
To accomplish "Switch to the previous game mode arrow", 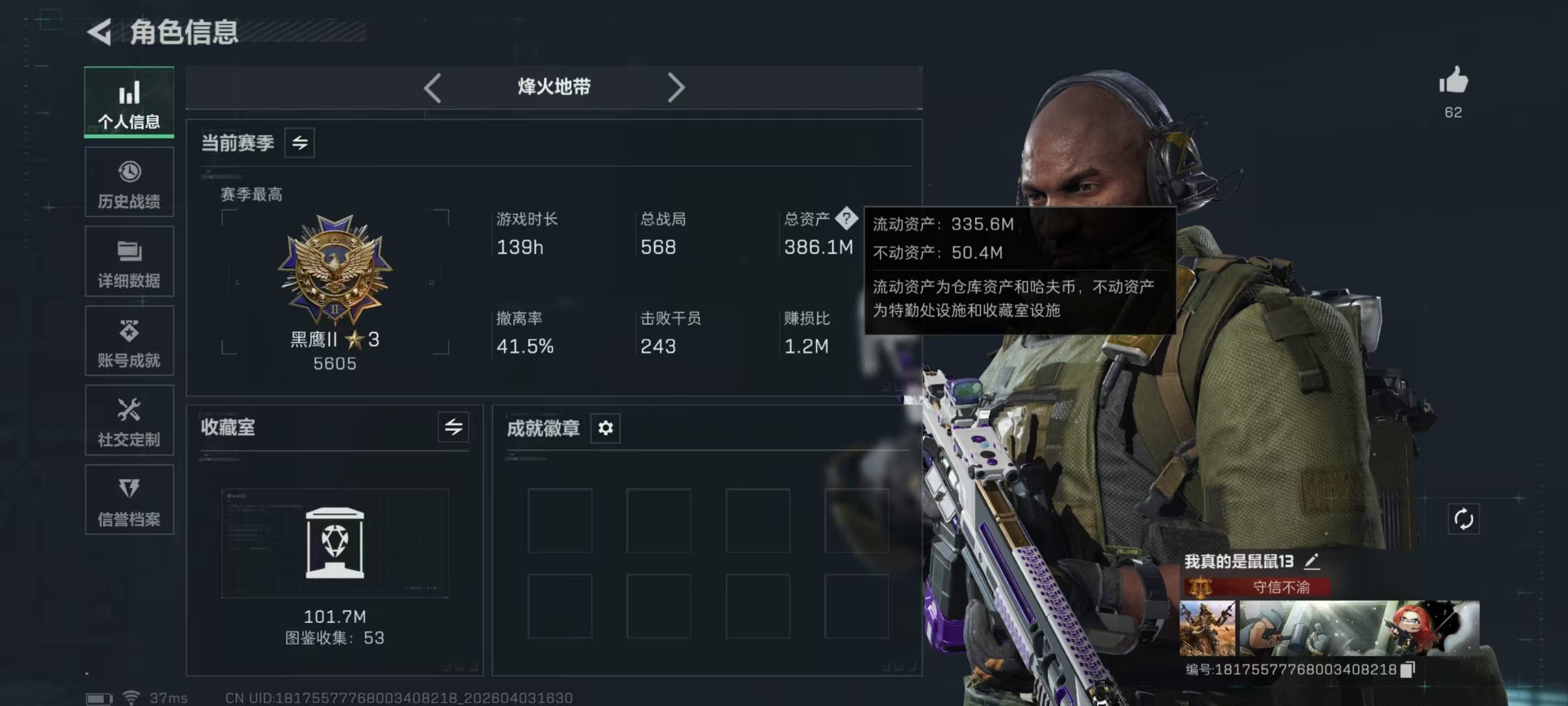I will pyautogui.click(x=432, y=88).
